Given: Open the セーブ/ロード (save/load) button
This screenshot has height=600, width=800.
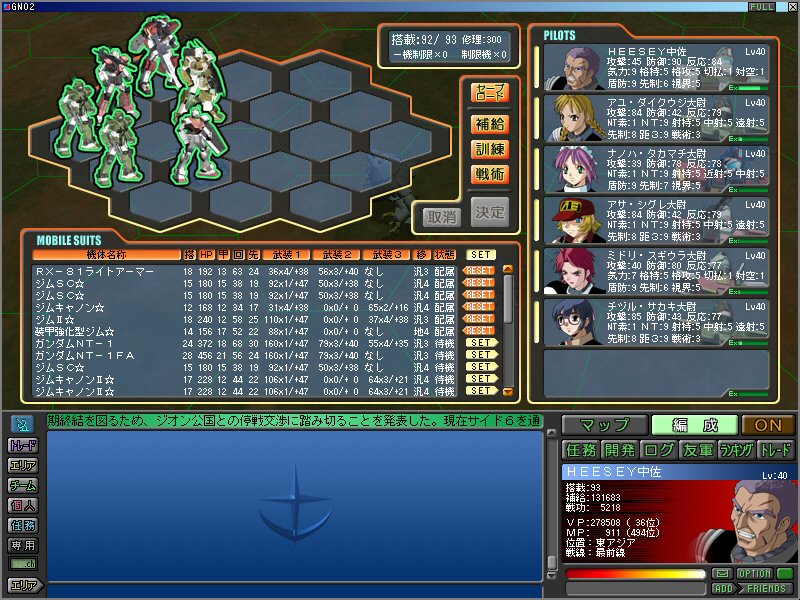Looking at the screenshot, I should click(490, 93).
